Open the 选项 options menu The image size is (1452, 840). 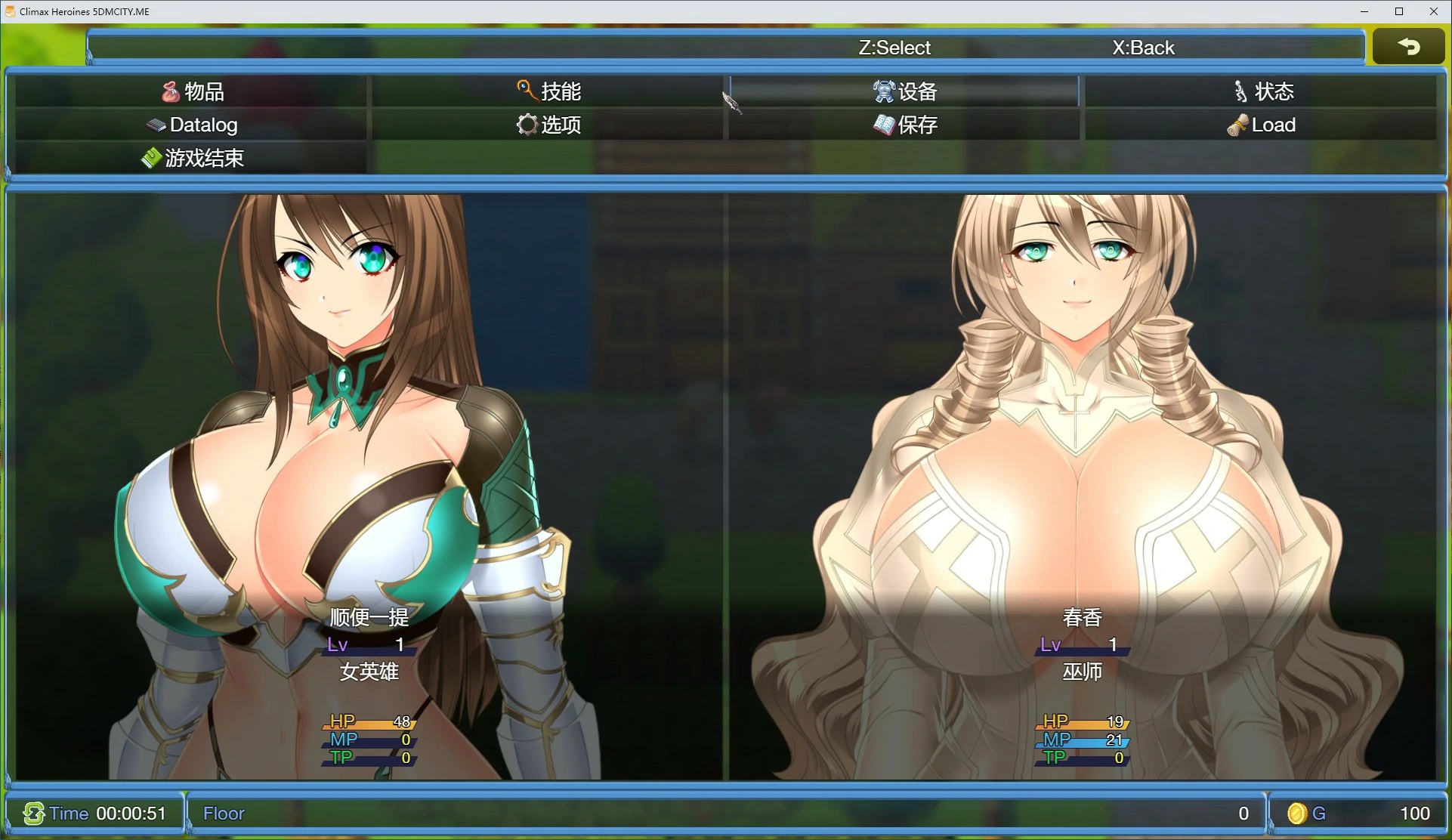(x=548, y=125)
